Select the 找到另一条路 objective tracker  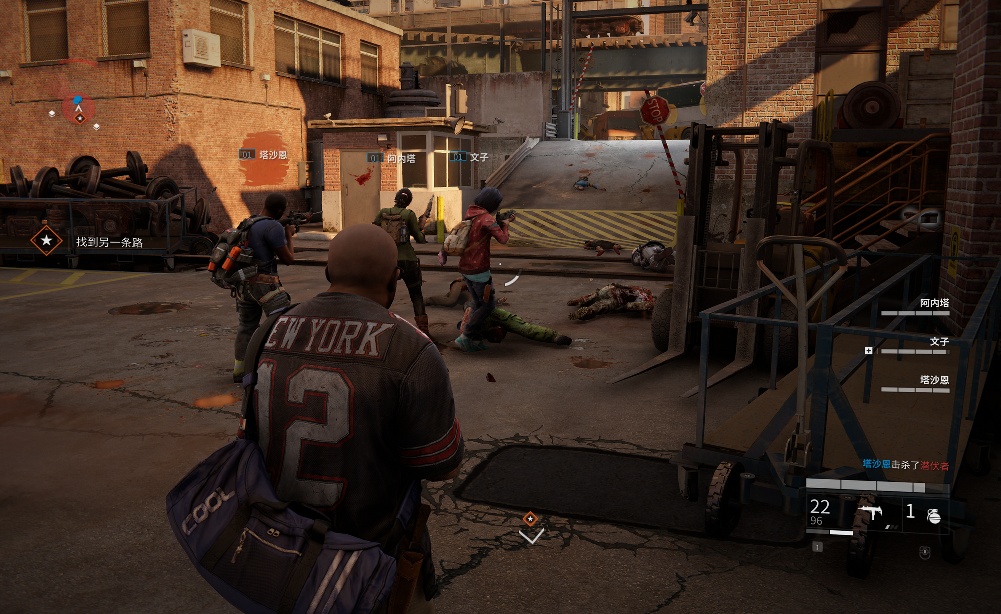click(108, 241)
